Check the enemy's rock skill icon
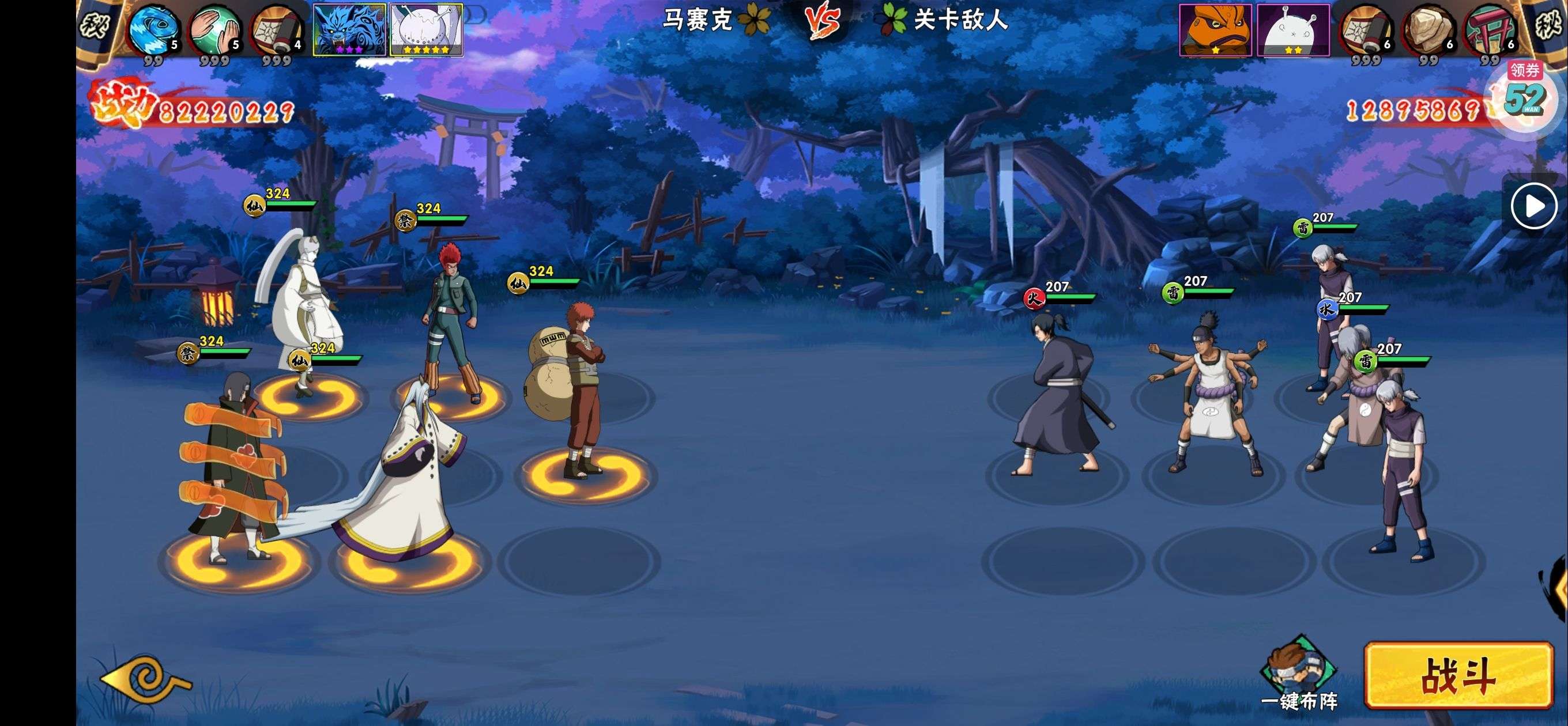 click(x=1428, y=29)
